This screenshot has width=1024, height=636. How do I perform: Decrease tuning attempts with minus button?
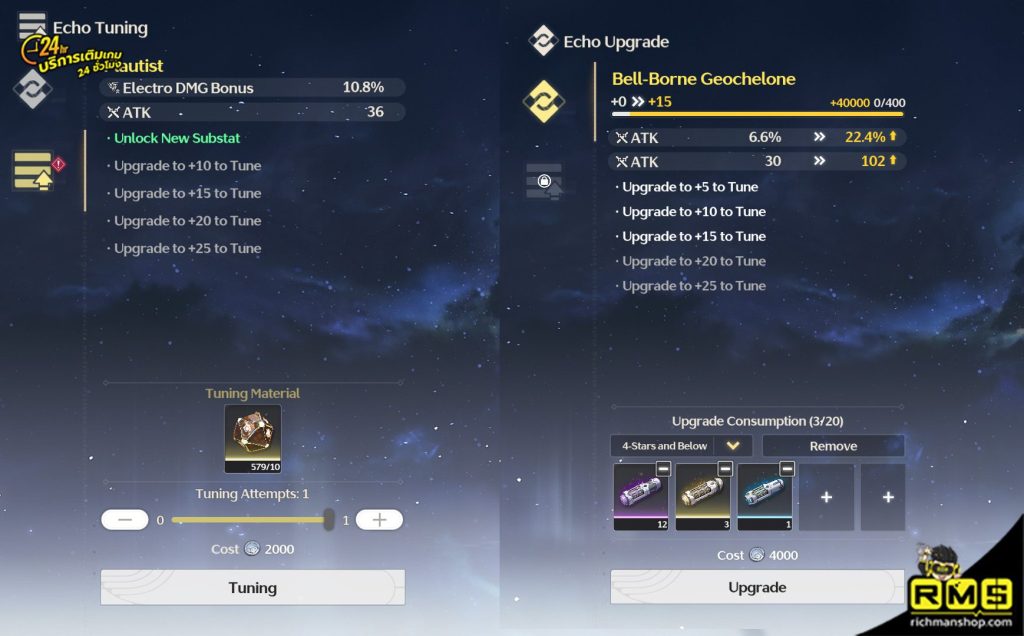pos(125,520)
